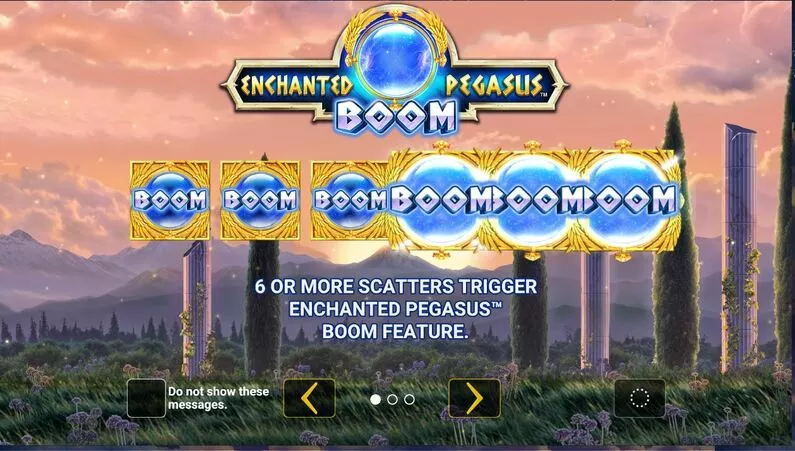Select the third page indicator dot
This screenshot has height=451, width=795.
pyautogui.click(x=409, y=399)
